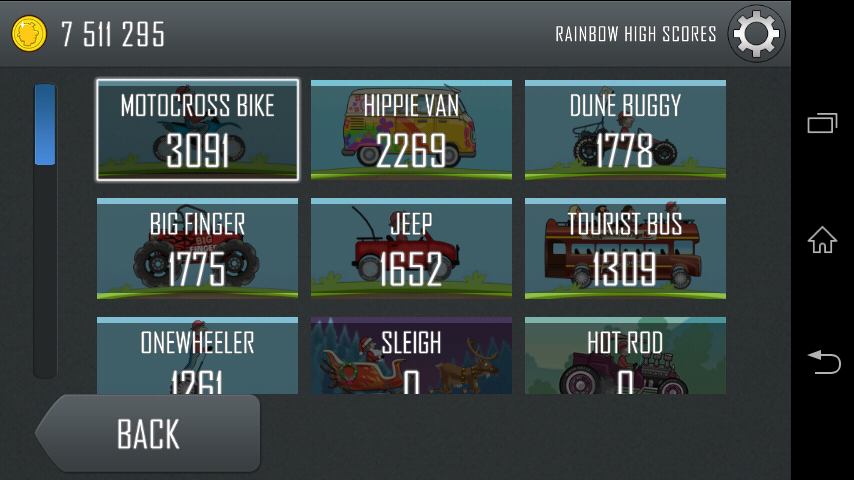Pick the Big Finger monster truck tile
Image resolution: width=854 pixels, height=480 pixels.
point(197,249)
